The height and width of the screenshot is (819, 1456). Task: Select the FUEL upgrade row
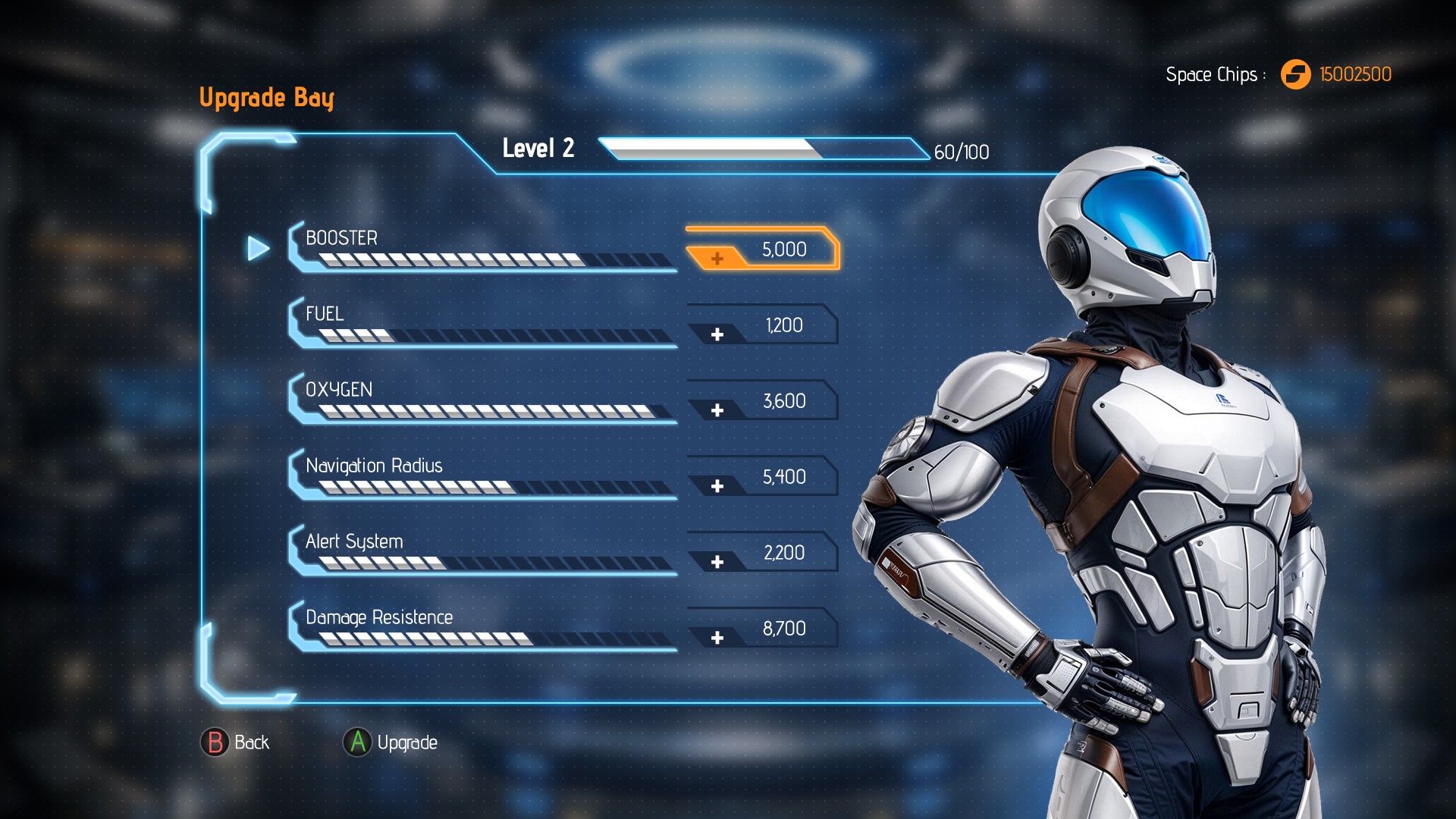click(482, 323)
